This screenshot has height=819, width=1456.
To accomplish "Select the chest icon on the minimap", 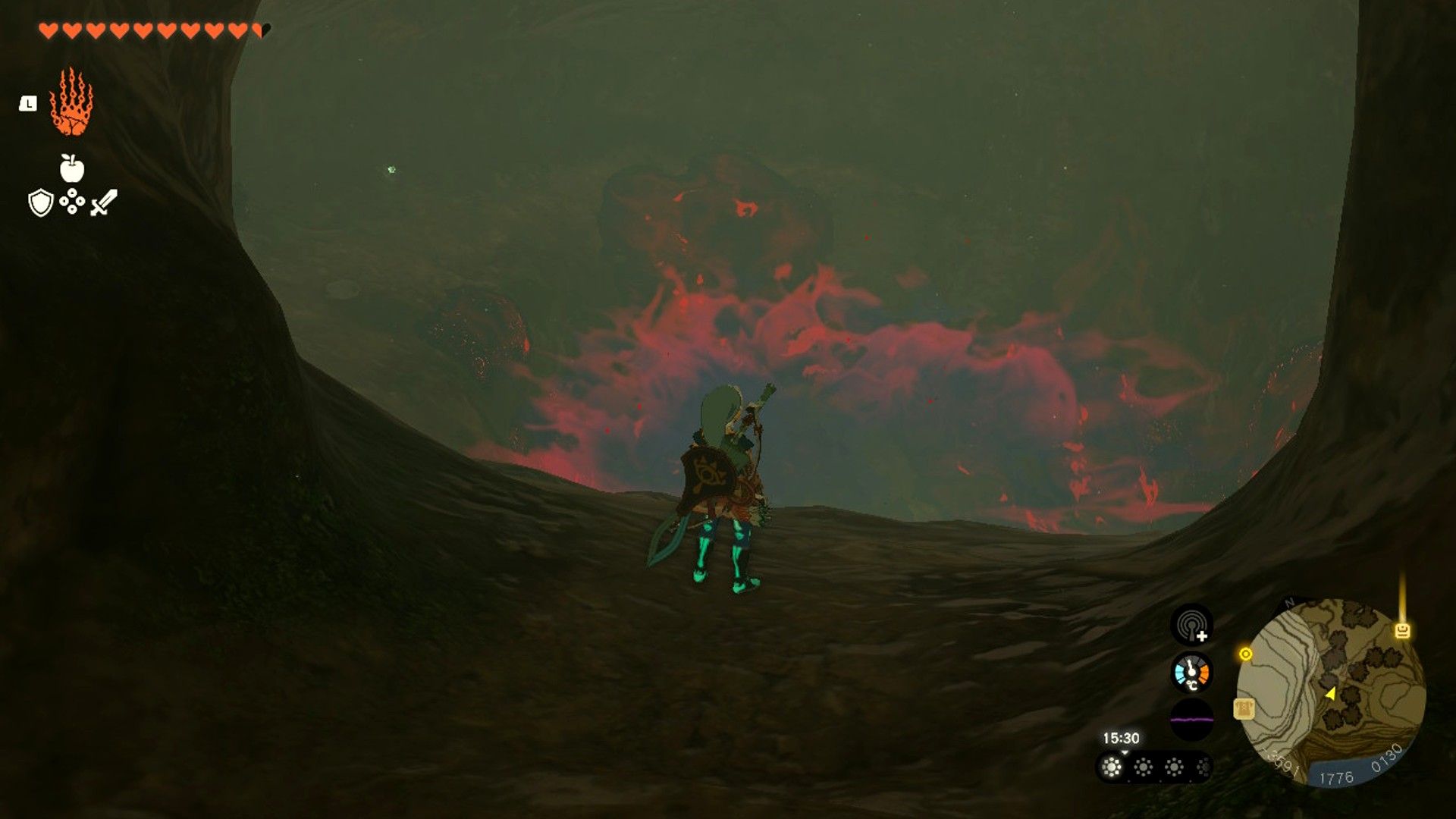I will coord(1243,709).
